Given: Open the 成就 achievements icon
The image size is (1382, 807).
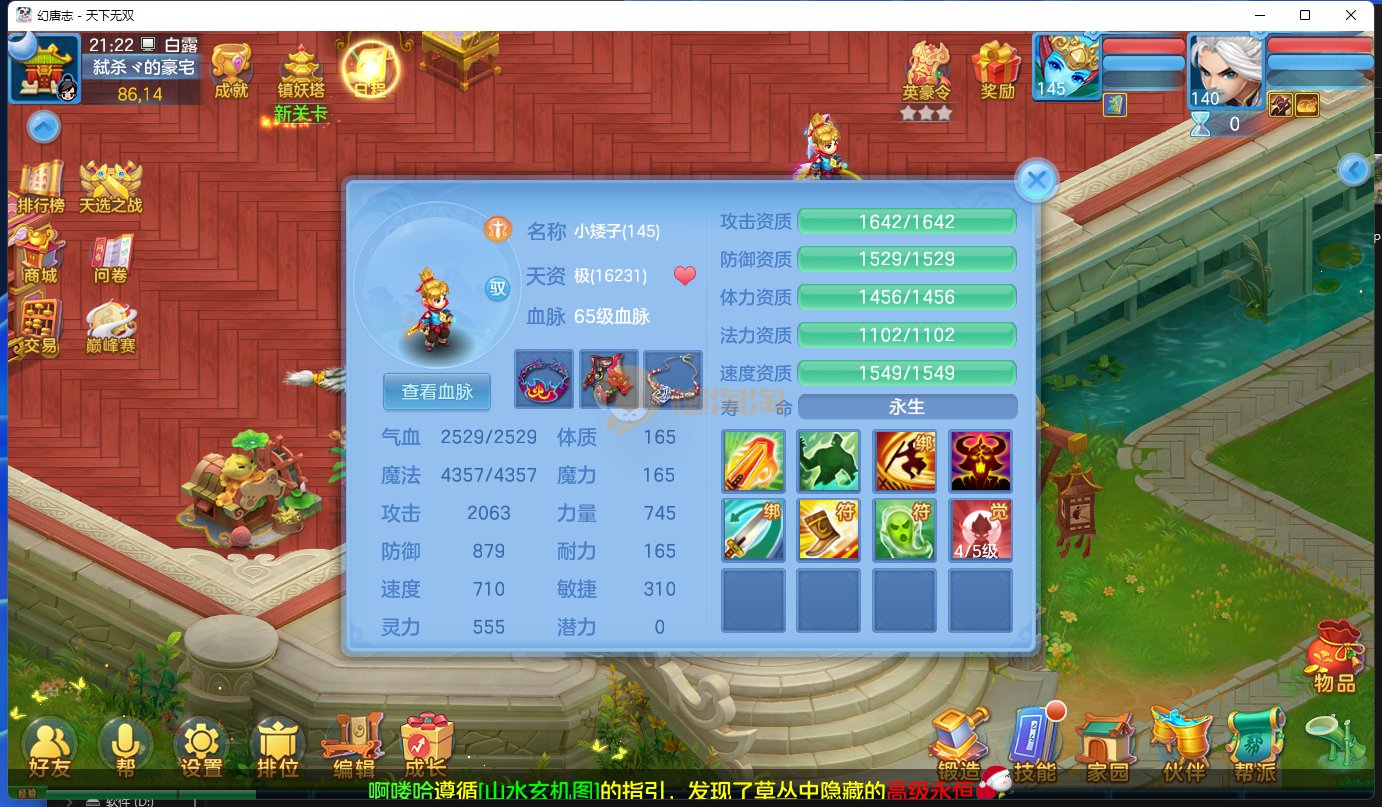Looking at the screenshot, I should [232, 70].
